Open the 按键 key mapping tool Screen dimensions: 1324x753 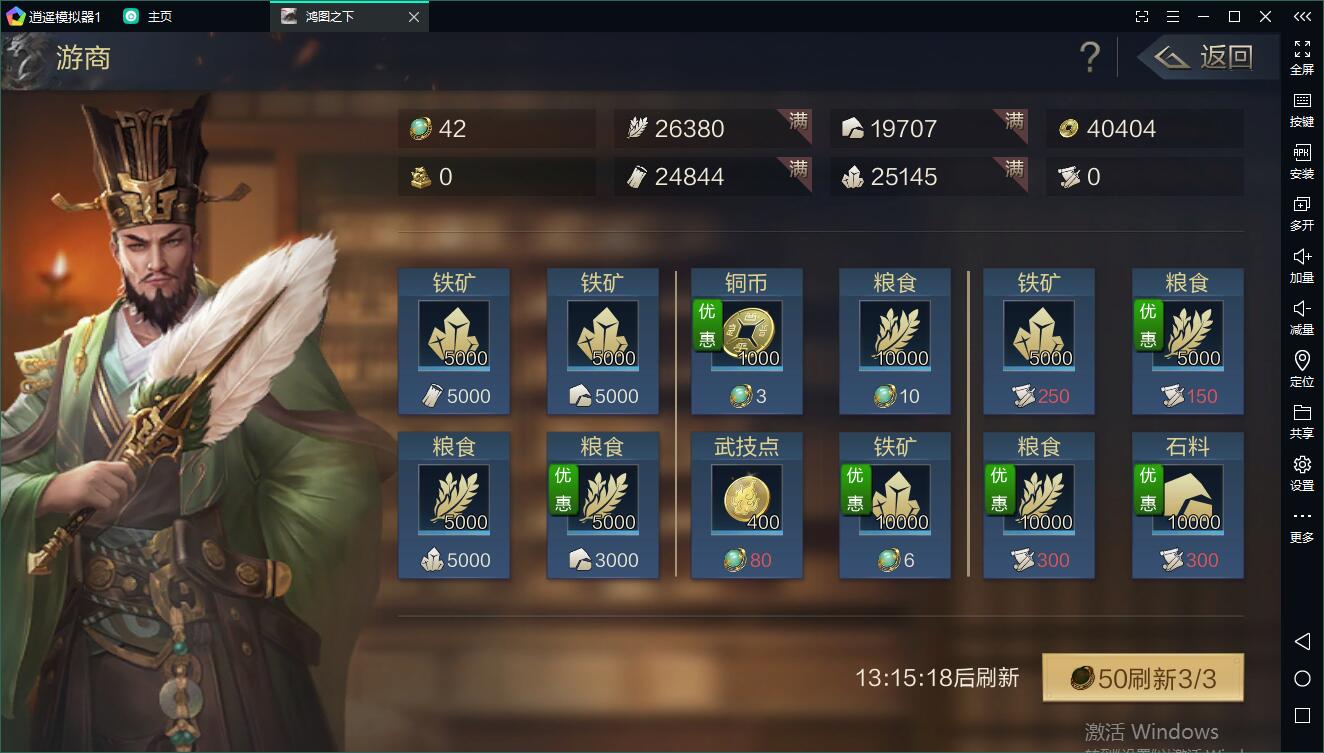1302,109
